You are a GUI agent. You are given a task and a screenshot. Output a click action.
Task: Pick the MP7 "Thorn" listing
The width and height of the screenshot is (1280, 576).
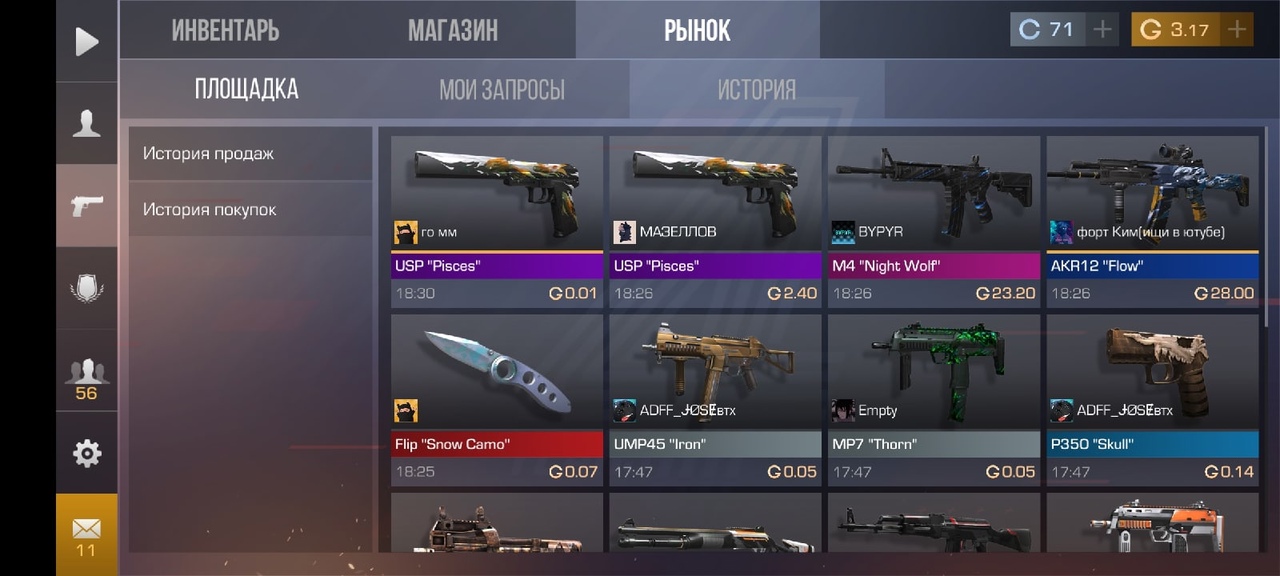click(x=934, y=398)
